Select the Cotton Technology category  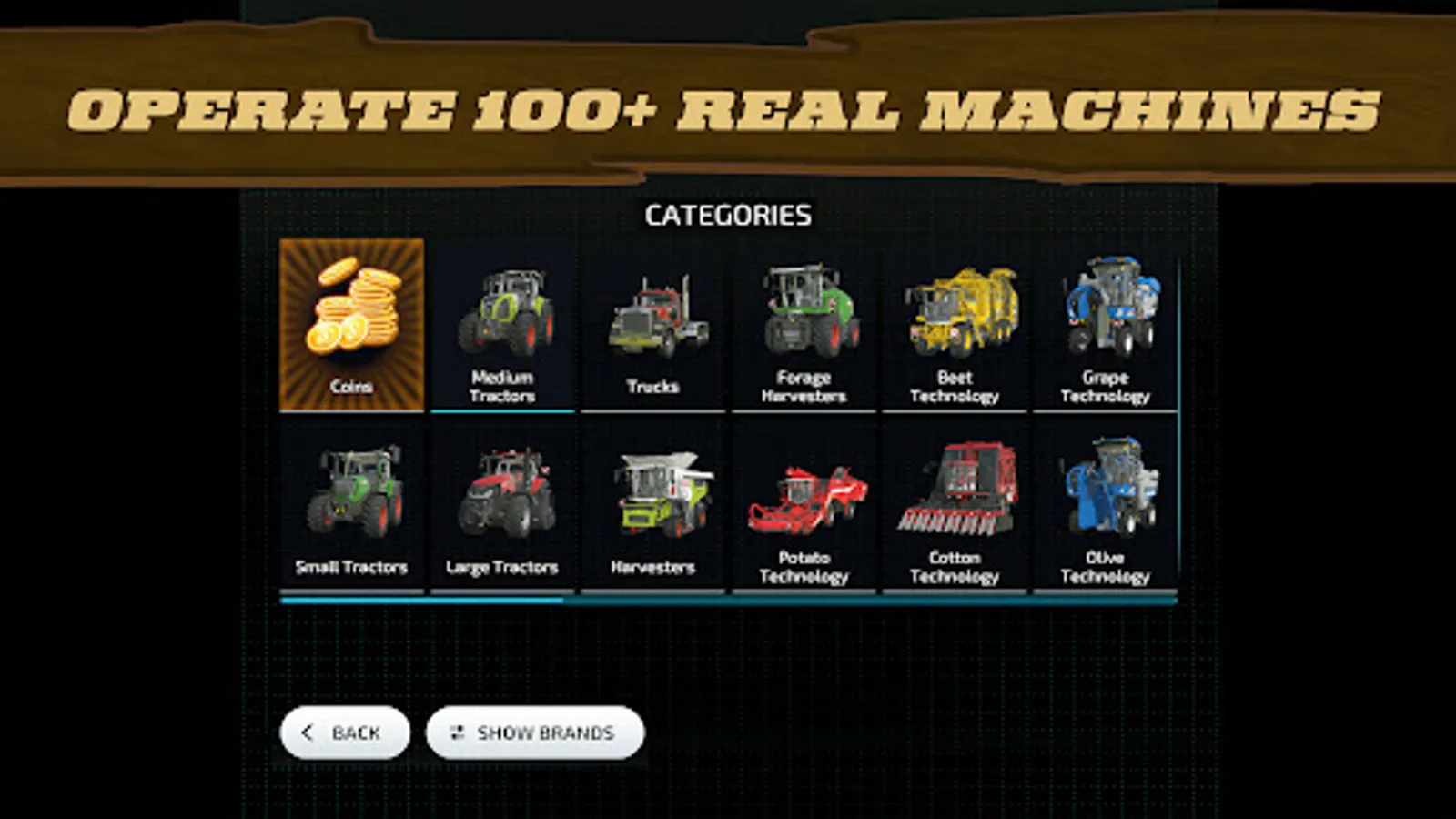point(955,505)
